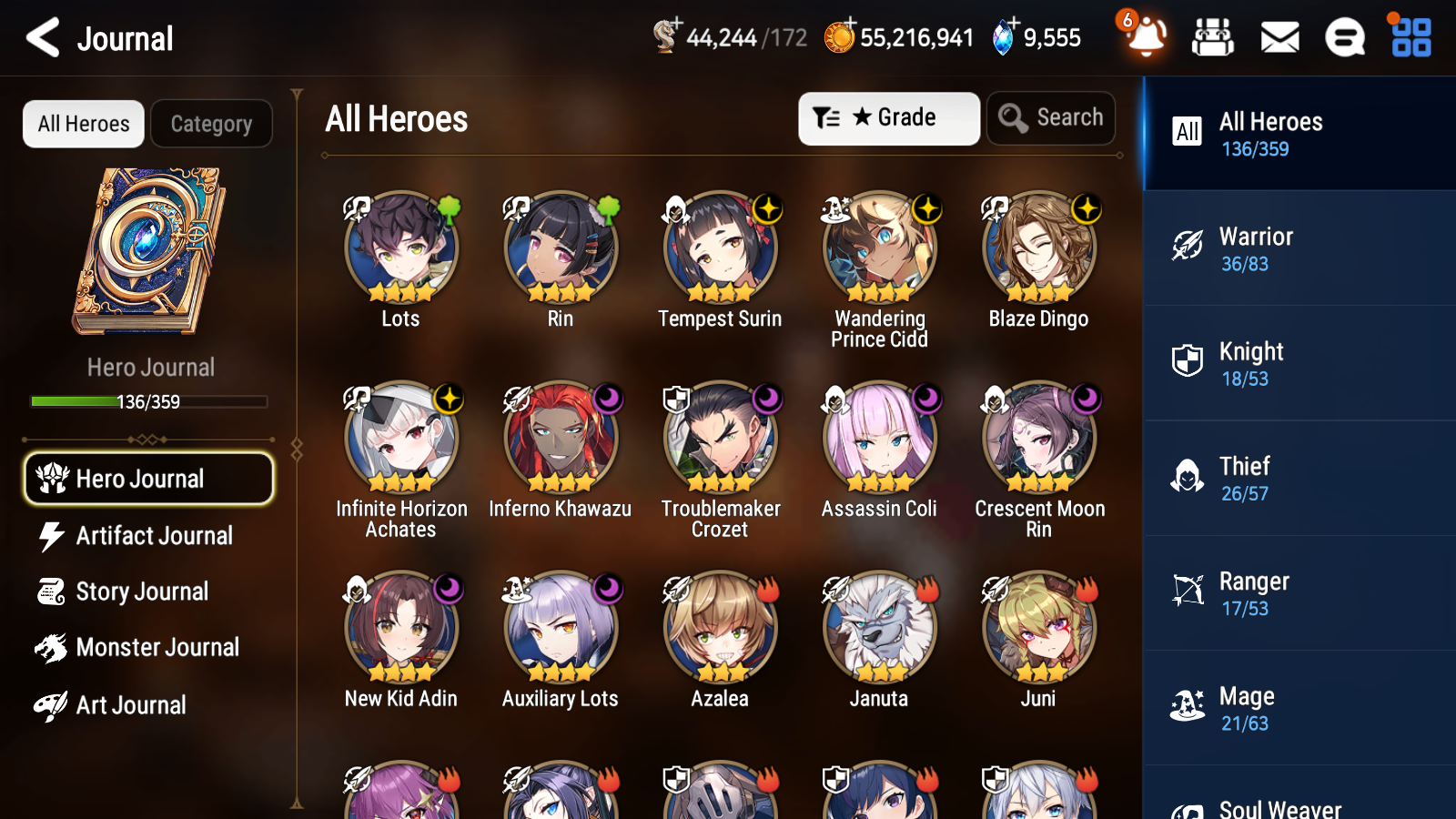Image resolution: width=1456 pixels, height=819 pixels.
Task: Open the Search function
Action: [x=1051, y=118]
